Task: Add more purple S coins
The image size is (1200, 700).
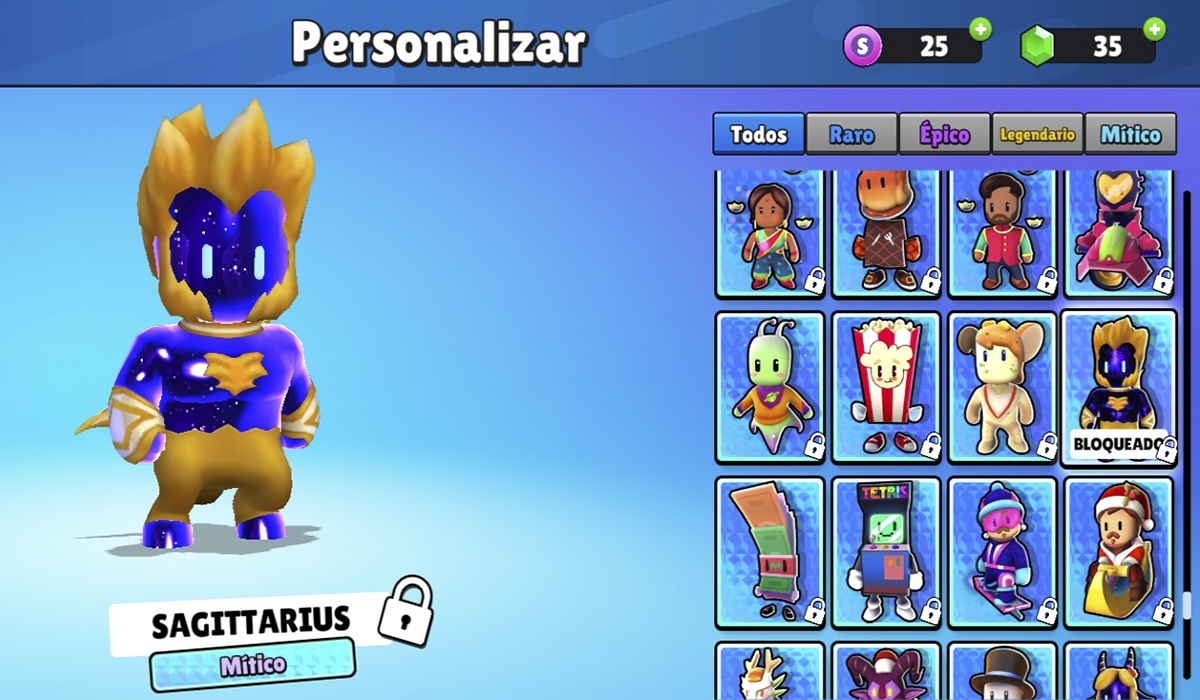Action: click(980, 29)
